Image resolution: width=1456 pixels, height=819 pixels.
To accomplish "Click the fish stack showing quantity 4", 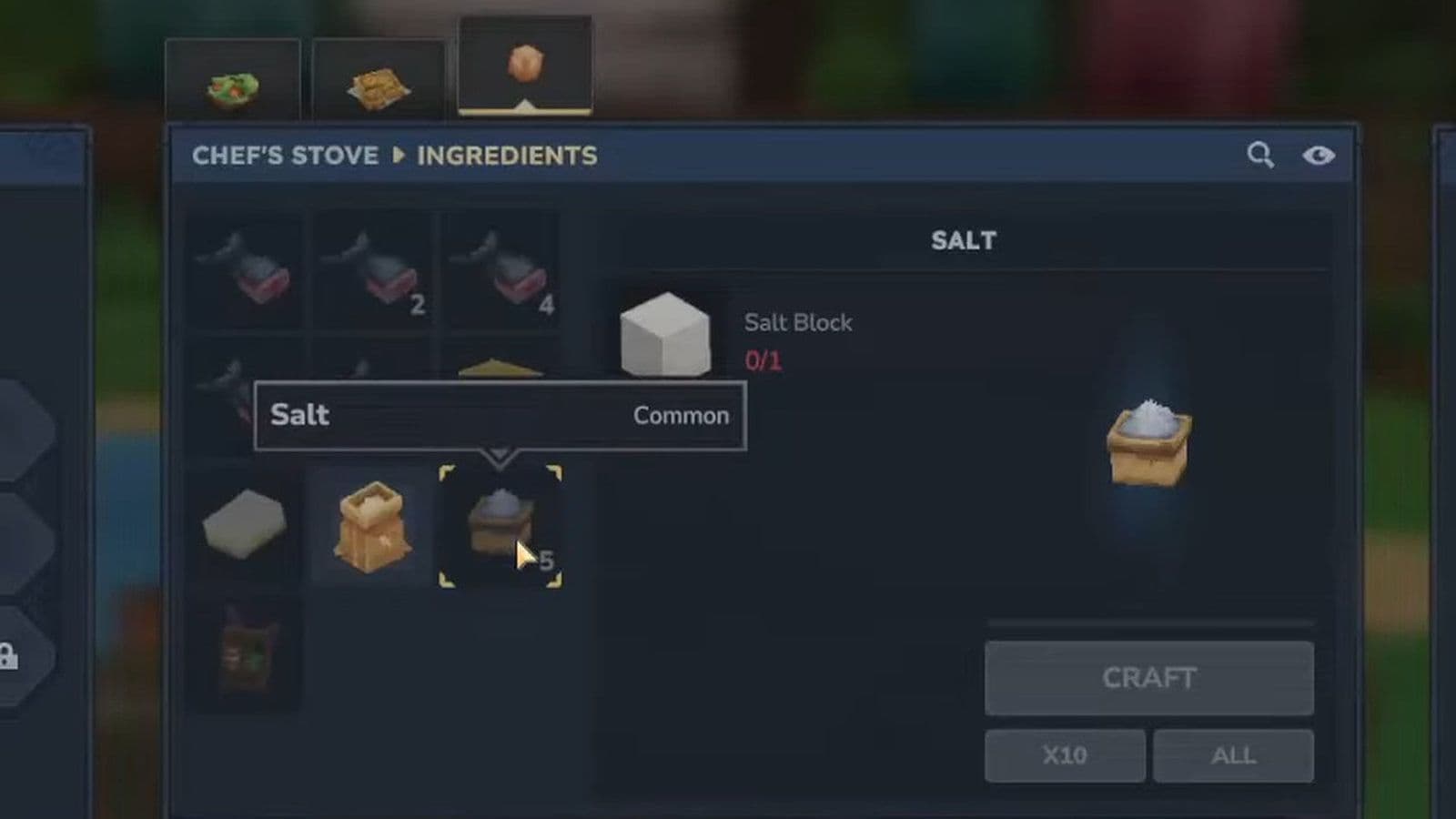I will coord(500,268).
